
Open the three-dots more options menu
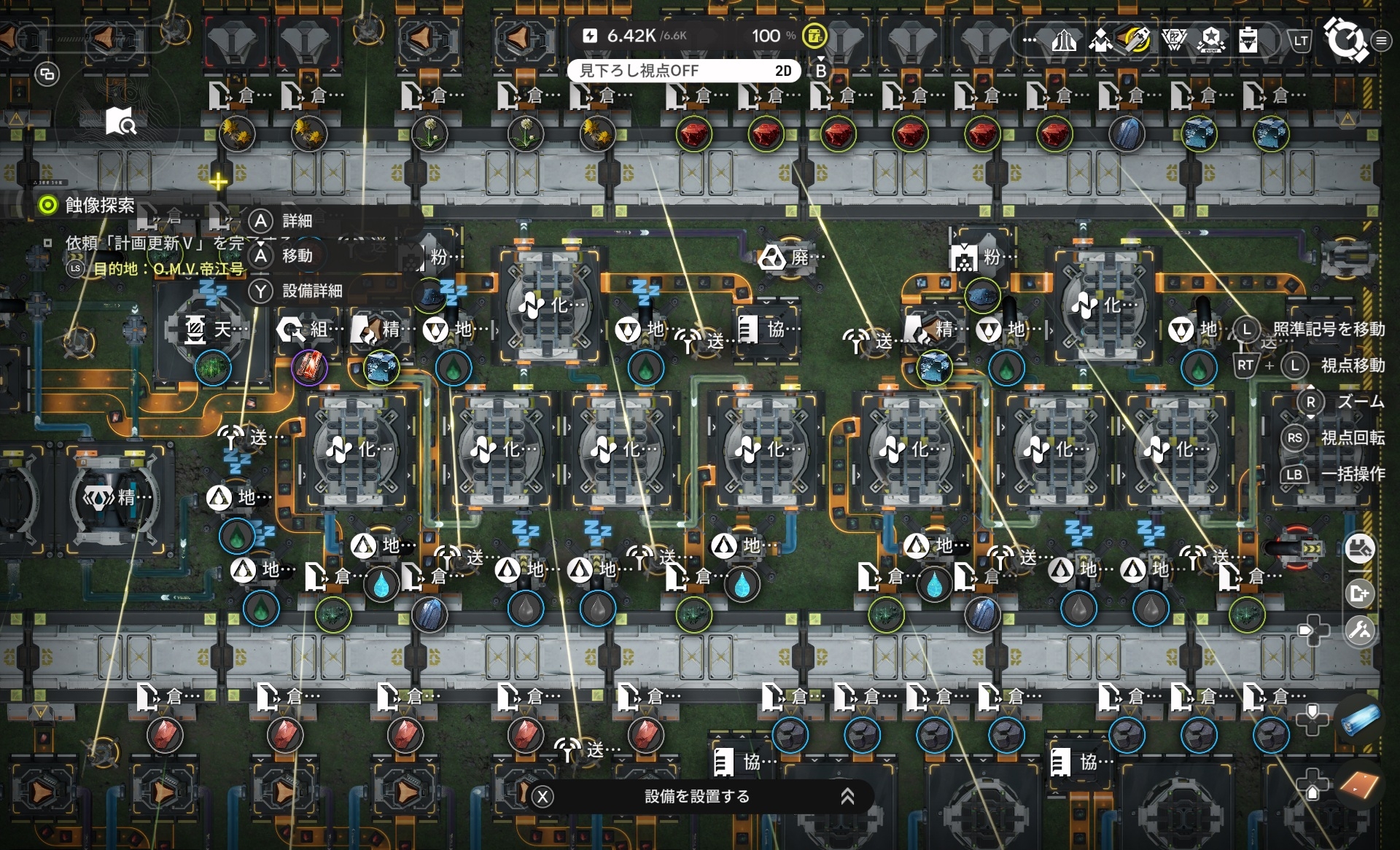click(1030, 40)
